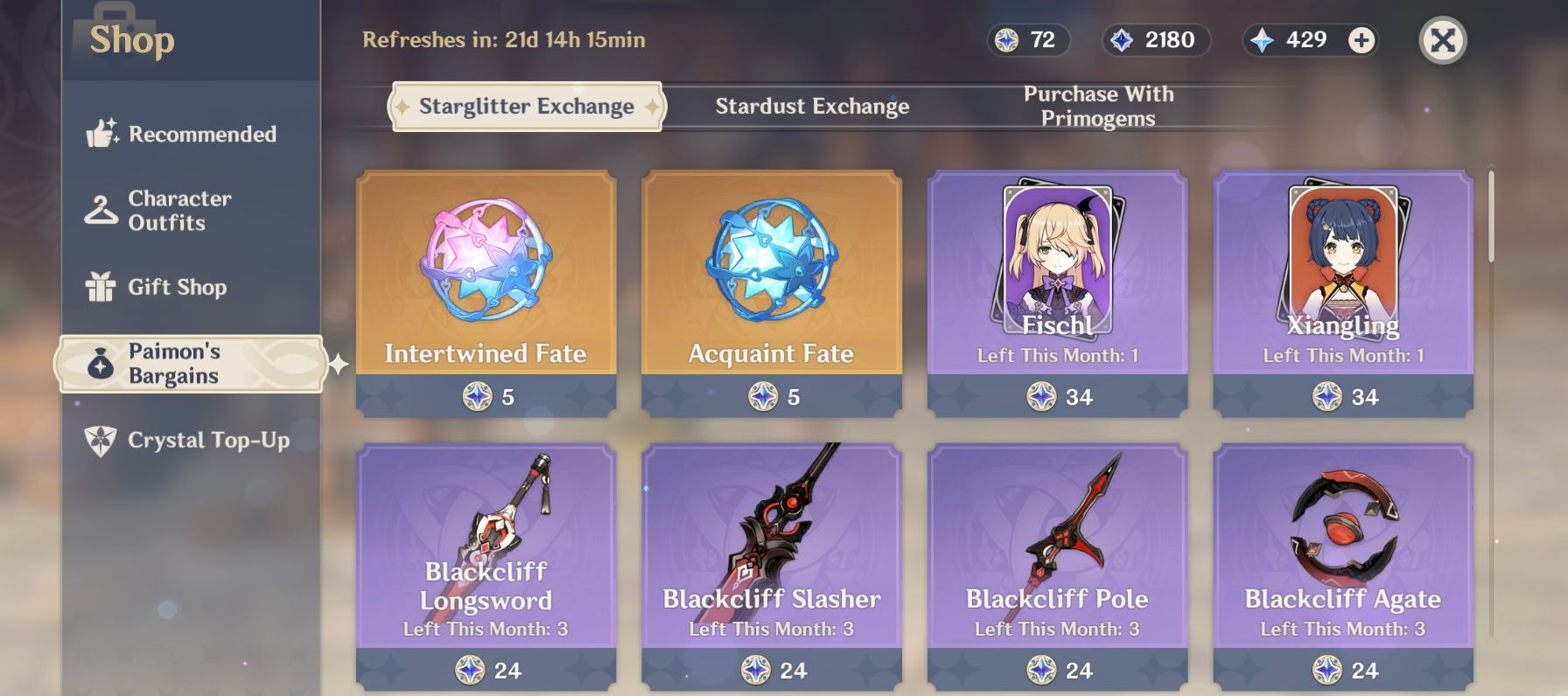
Task: Select the Character Outfits hanger icon
Action: (100, 210)
